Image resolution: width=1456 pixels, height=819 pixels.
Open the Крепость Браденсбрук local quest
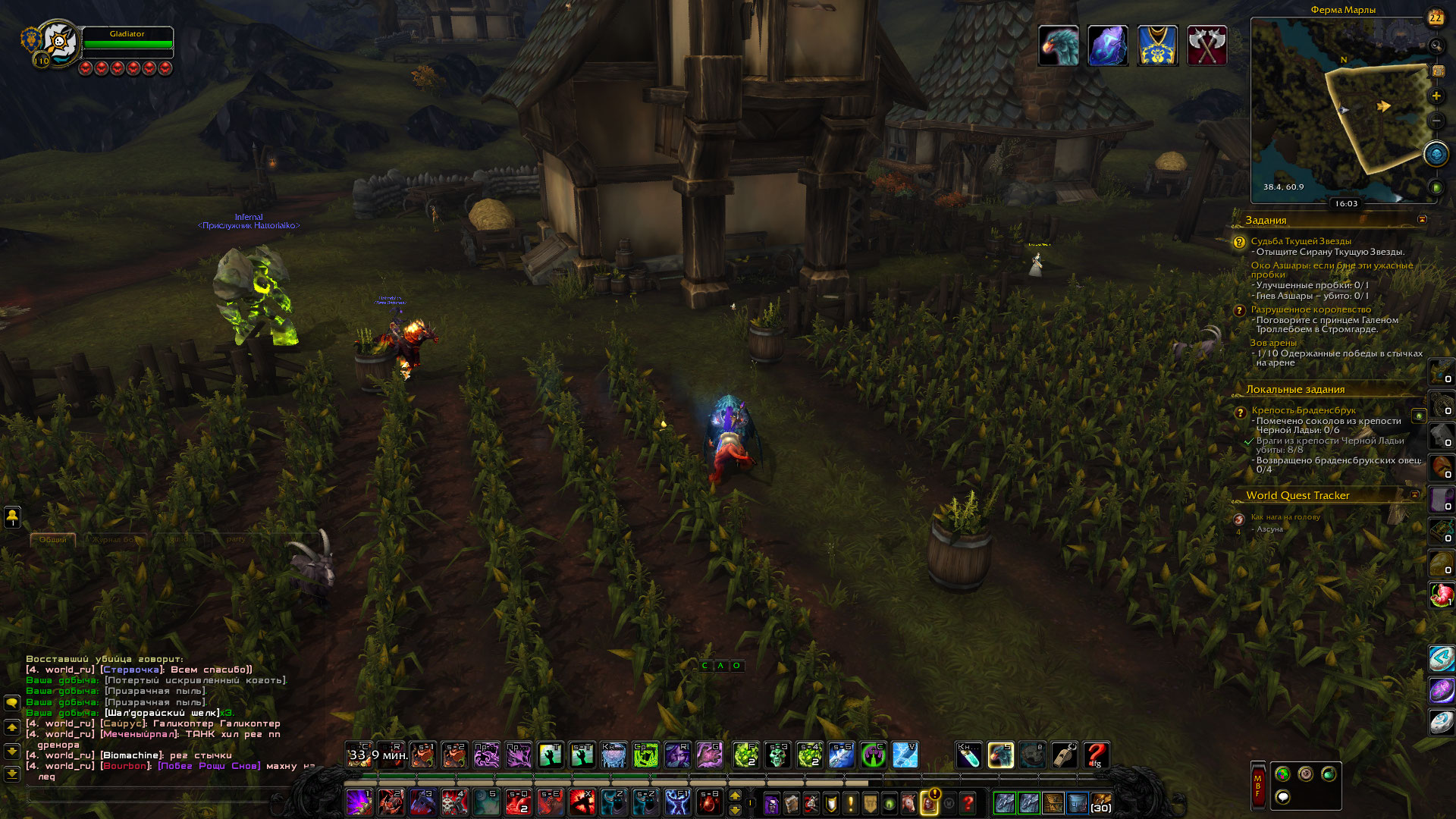(x=1303, y=410)
